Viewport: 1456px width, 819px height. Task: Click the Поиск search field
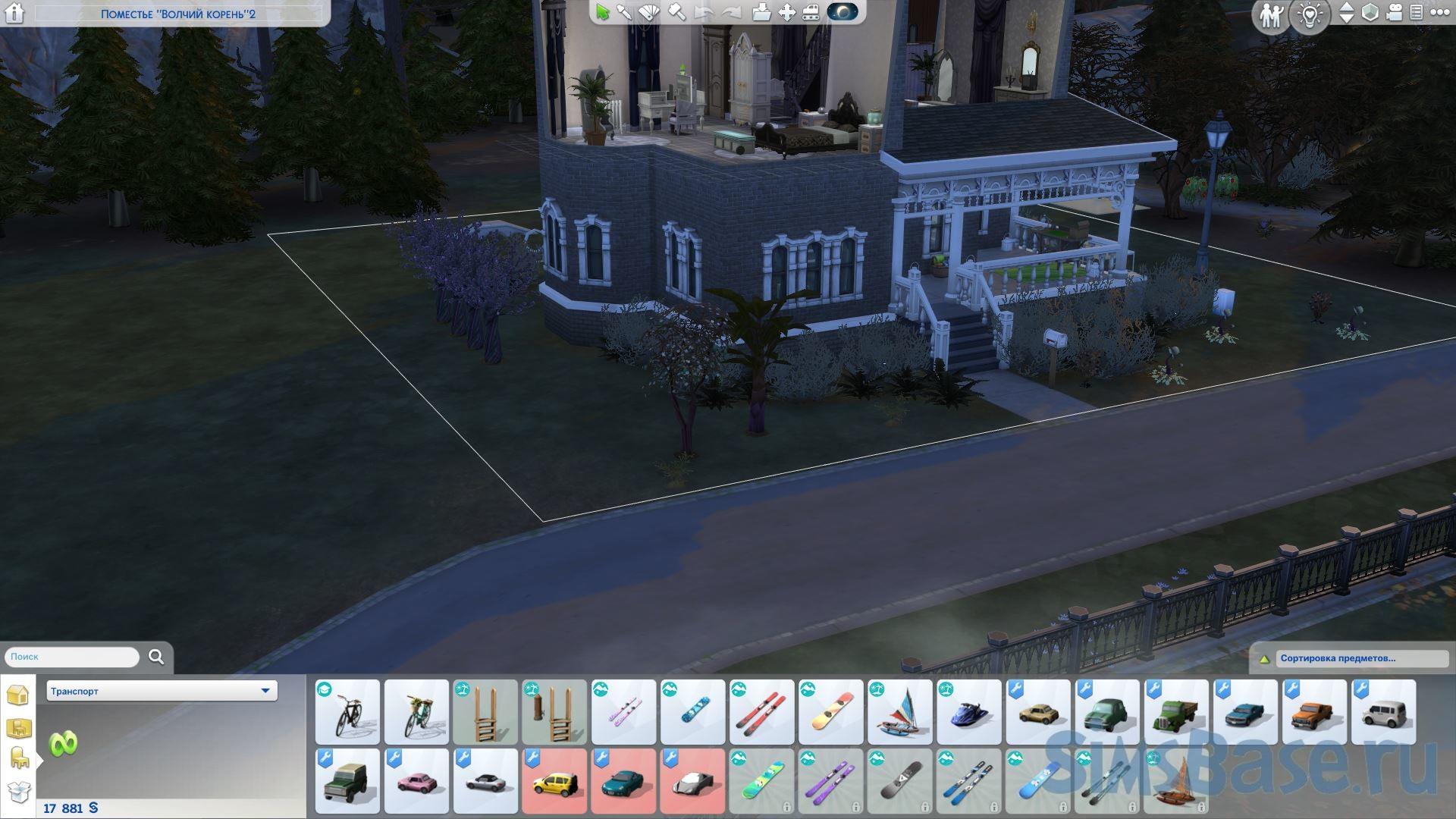(x=72, y=657)
